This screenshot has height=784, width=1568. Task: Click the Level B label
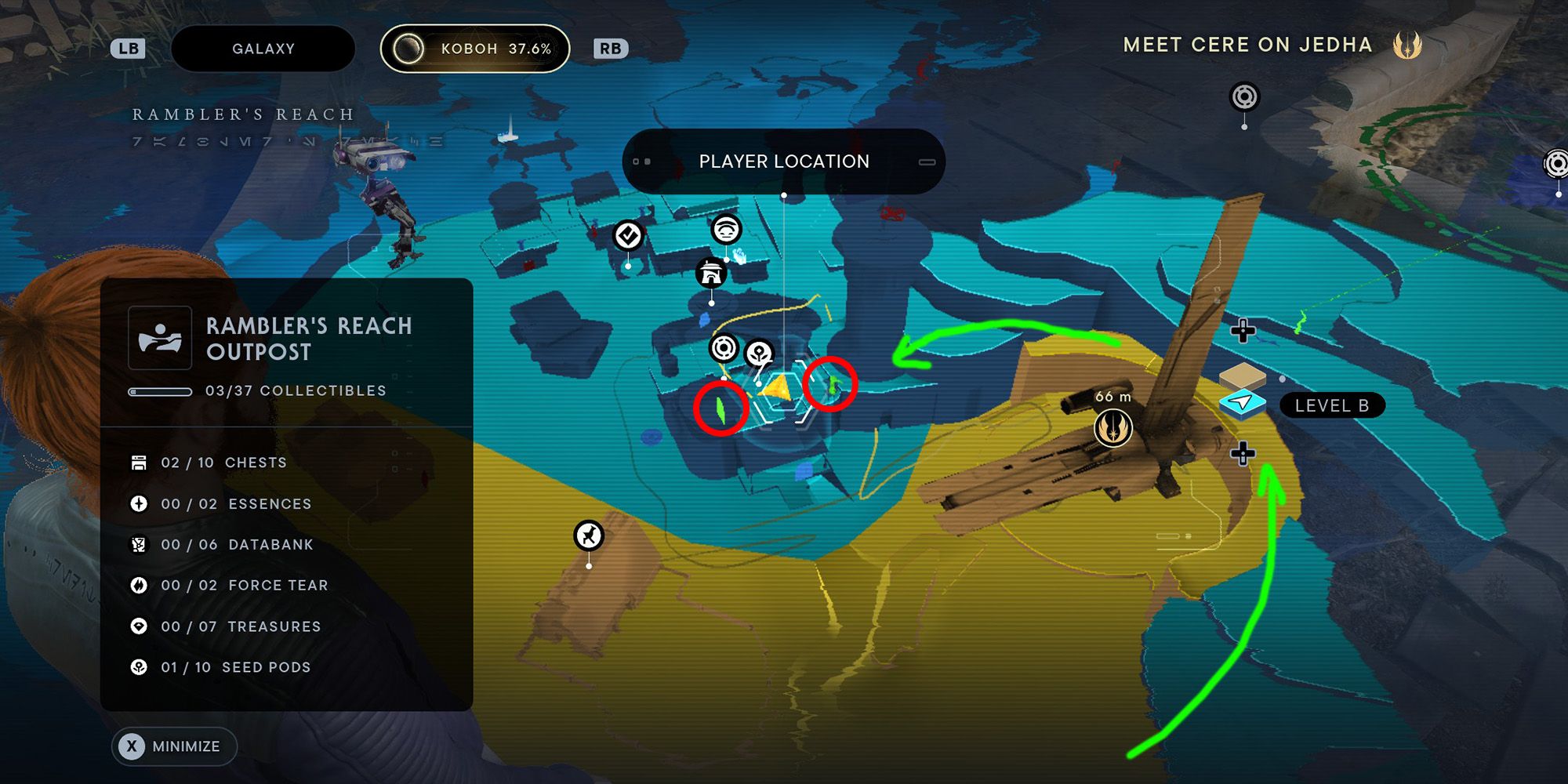(1331, 405)
